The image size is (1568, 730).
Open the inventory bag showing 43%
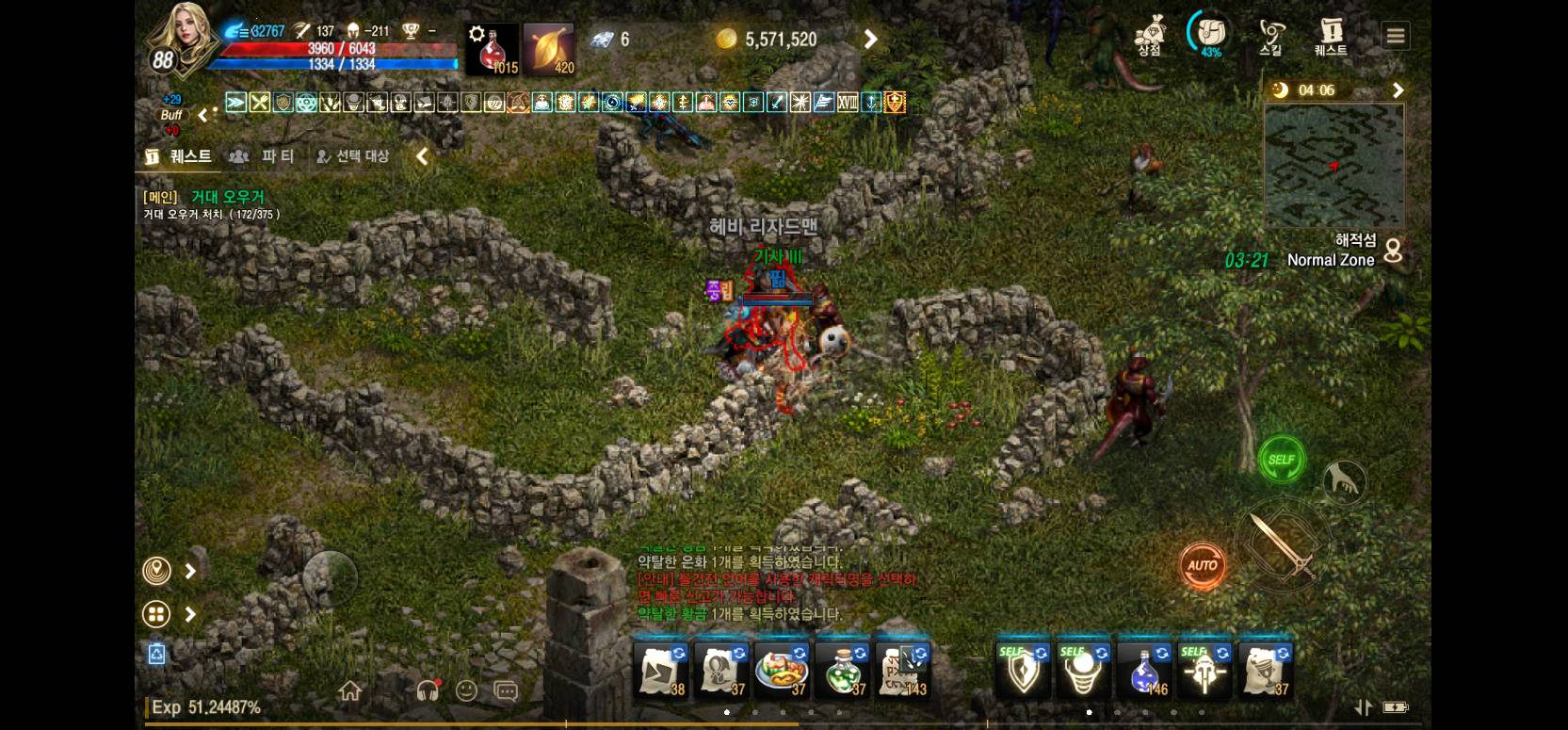[x=1209, y=35]
